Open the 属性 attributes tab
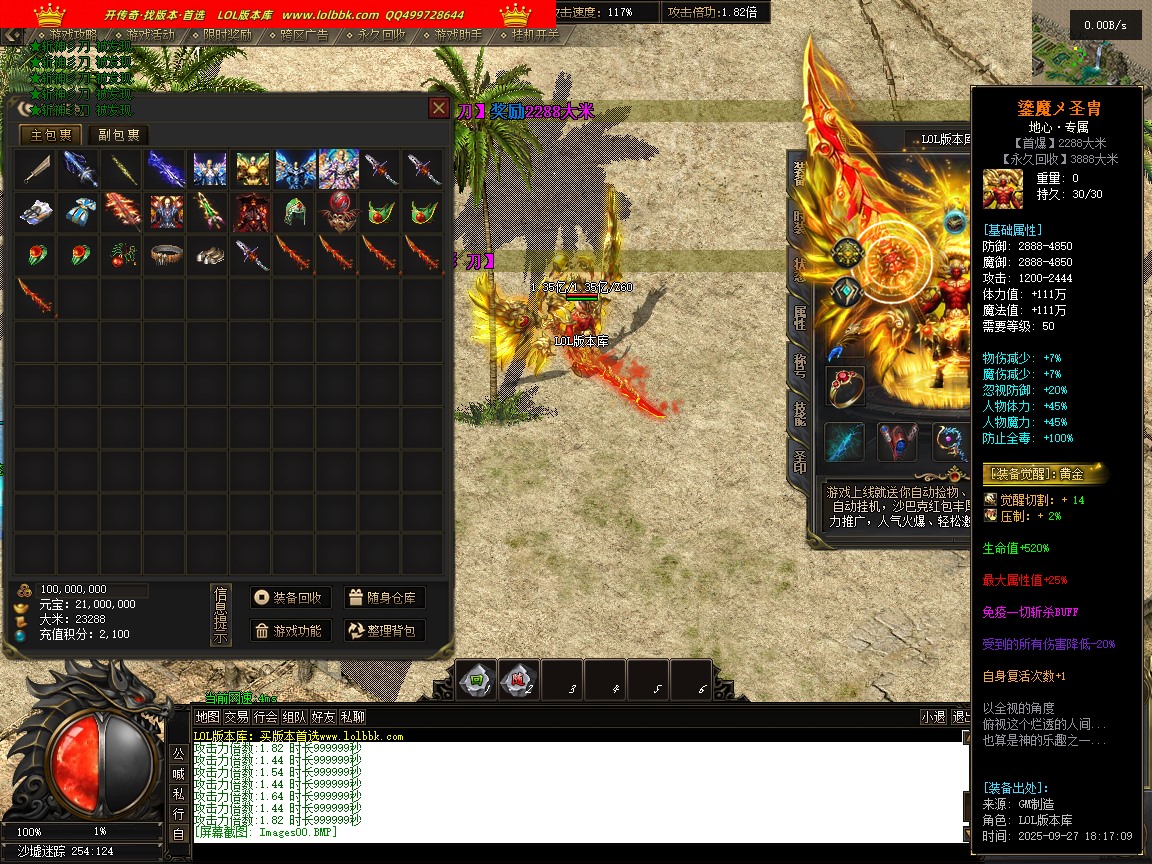The height and width of the screenshot is (864, 1152). (x=800, y=318)
